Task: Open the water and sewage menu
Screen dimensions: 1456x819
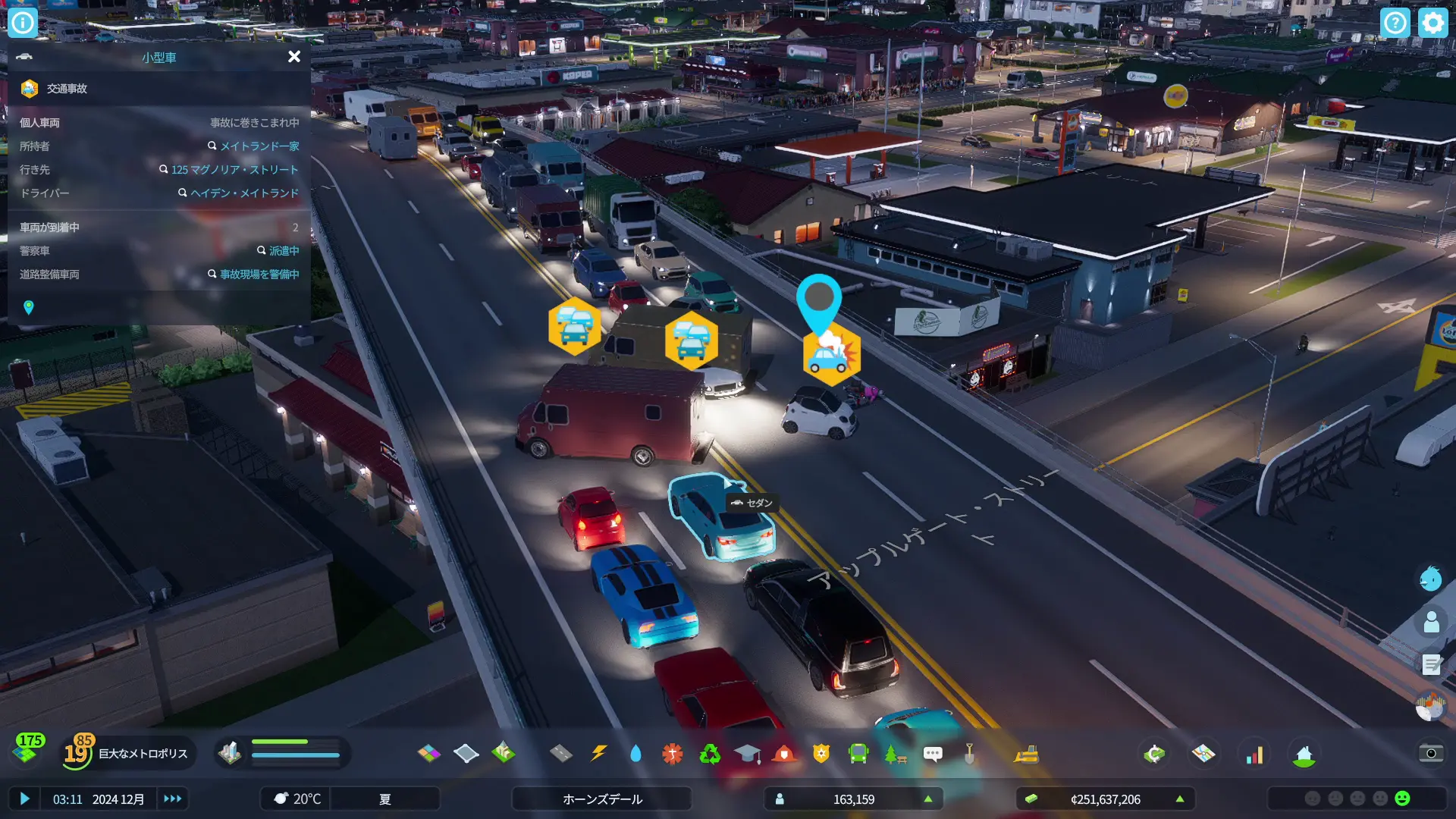Action: point(635,753)
